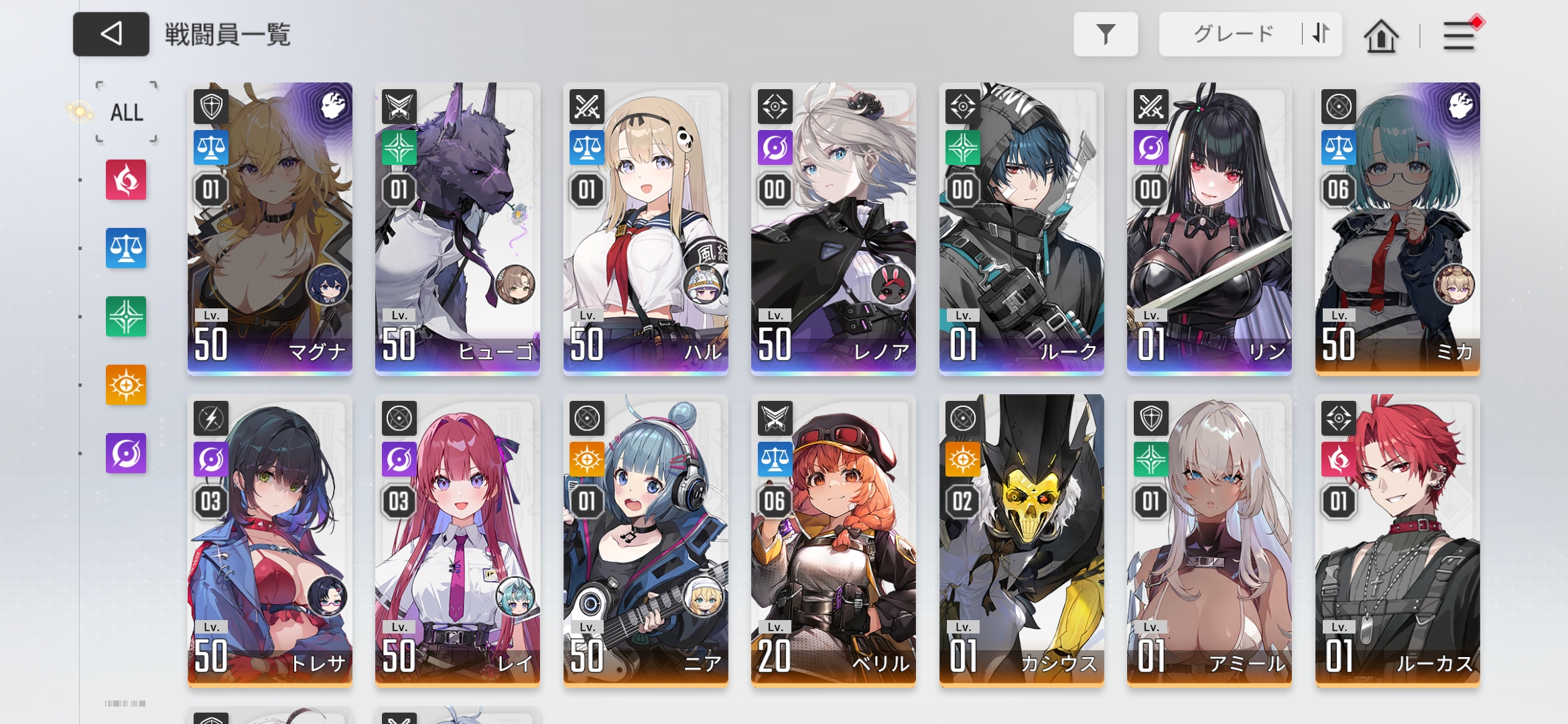1568x724 pixels.
Task: Filter by the purple swirl attribute
Action: [x=126, y=453]
